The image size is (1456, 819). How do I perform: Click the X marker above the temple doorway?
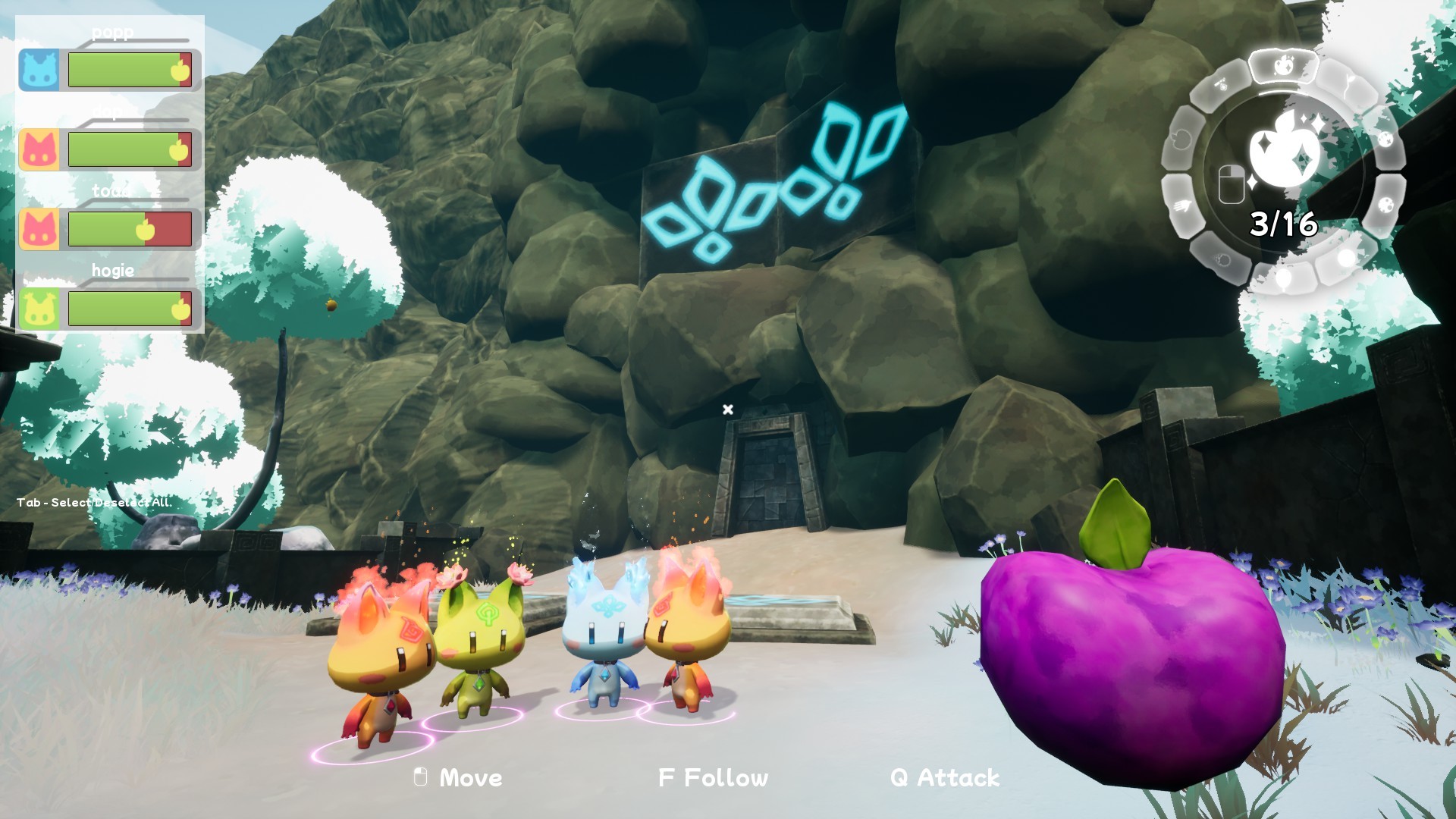click(728, 409)
